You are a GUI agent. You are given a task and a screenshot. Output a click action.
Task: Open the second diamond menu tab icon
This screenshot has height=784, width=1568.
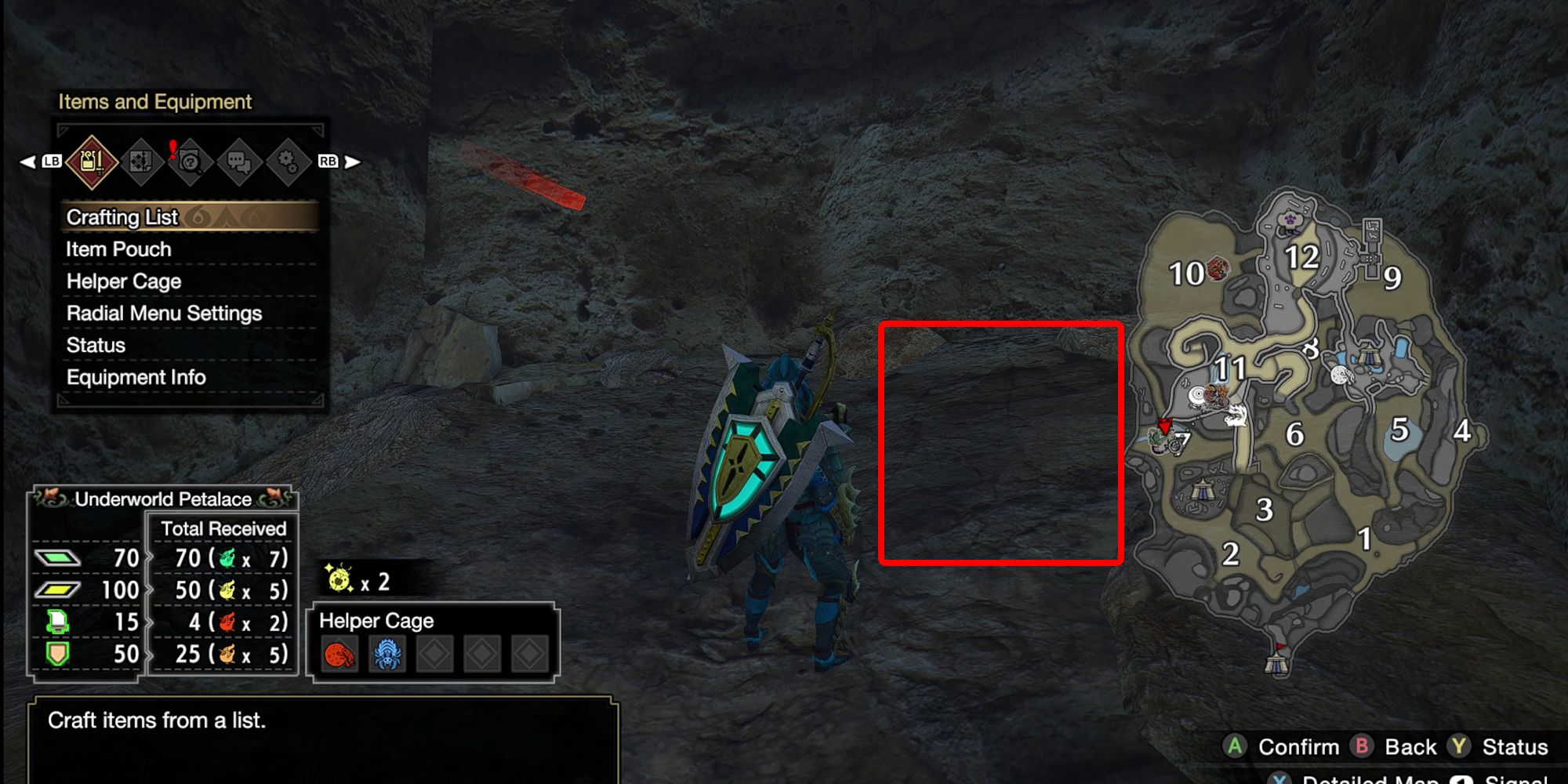(x=143, y=161)
